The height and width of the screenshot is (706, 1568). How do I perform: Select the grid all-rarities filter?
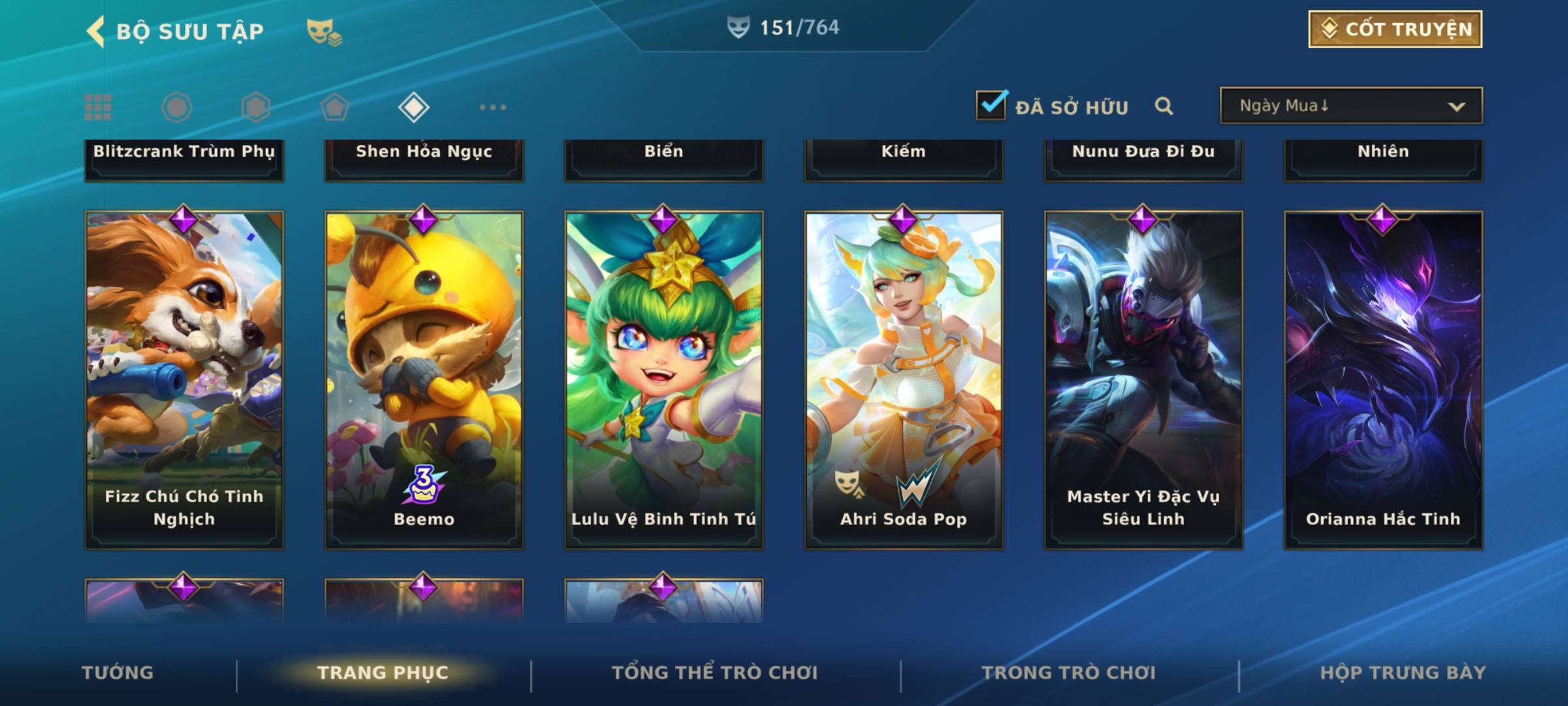tap(98, 107)
